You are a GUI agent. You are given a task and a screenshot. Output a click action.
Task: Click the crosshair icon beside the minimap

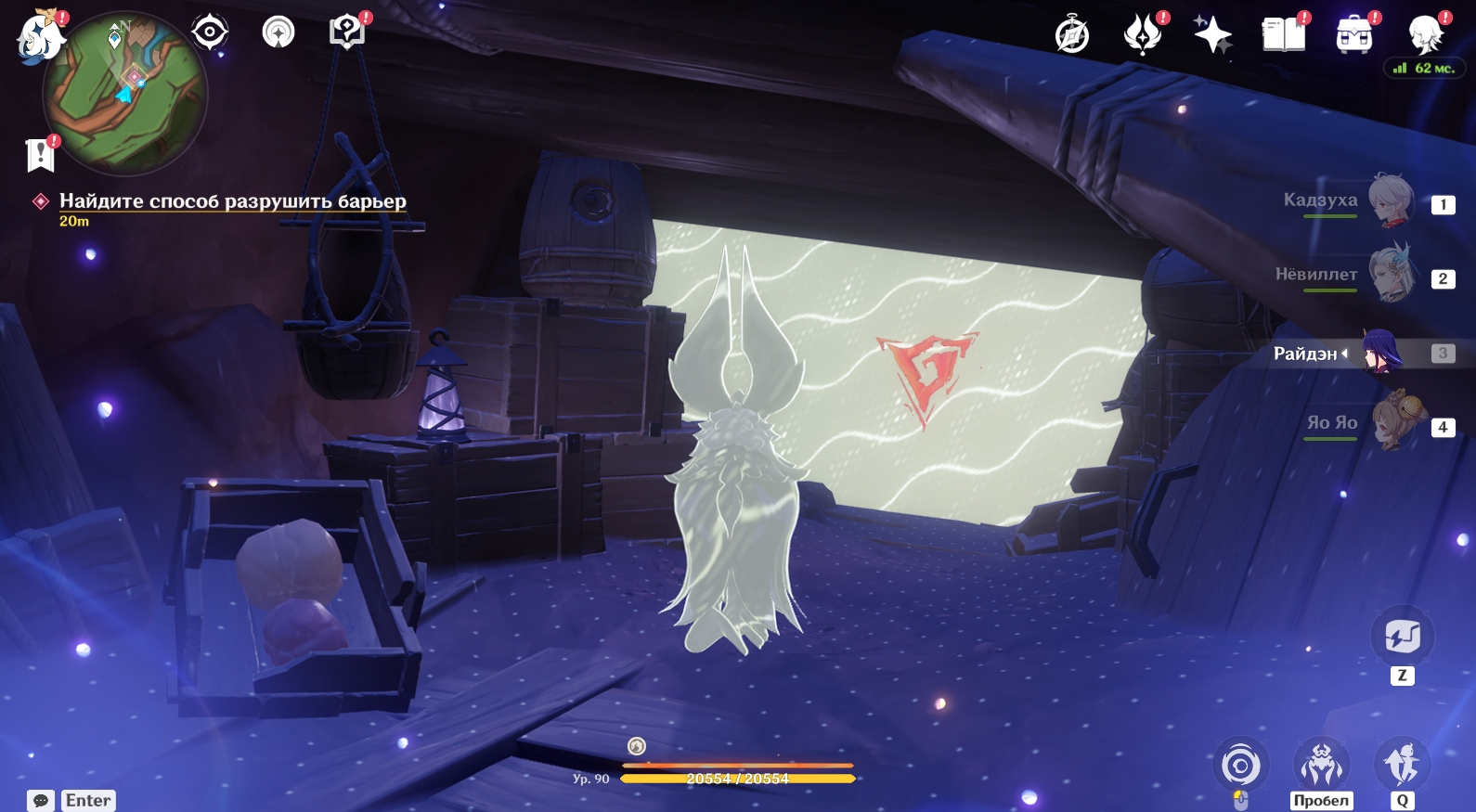[x=210, y=32]
